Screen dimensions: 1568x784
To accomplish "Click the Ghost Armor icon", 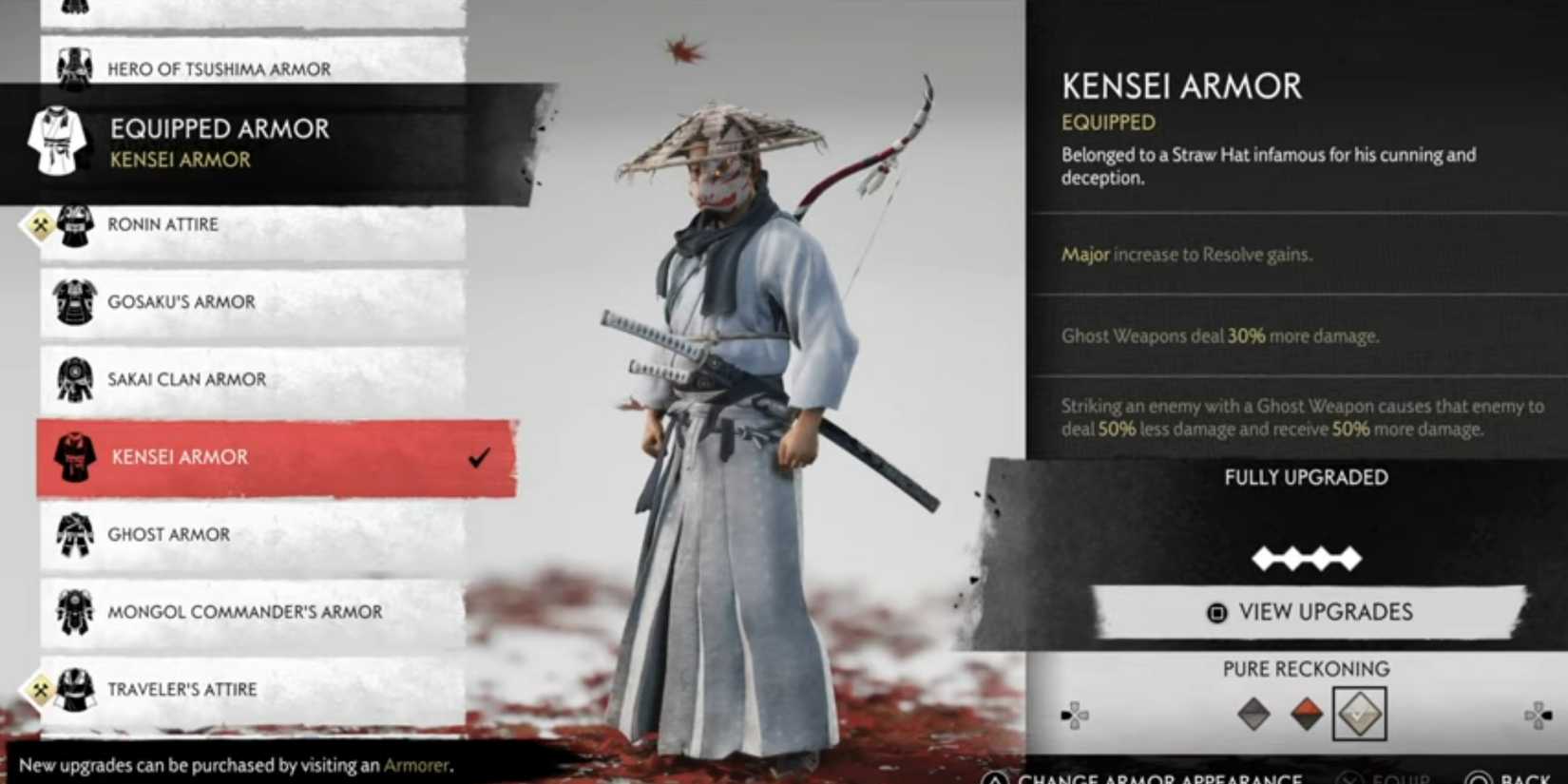I will pyautogui.click(x=74, y=534).
